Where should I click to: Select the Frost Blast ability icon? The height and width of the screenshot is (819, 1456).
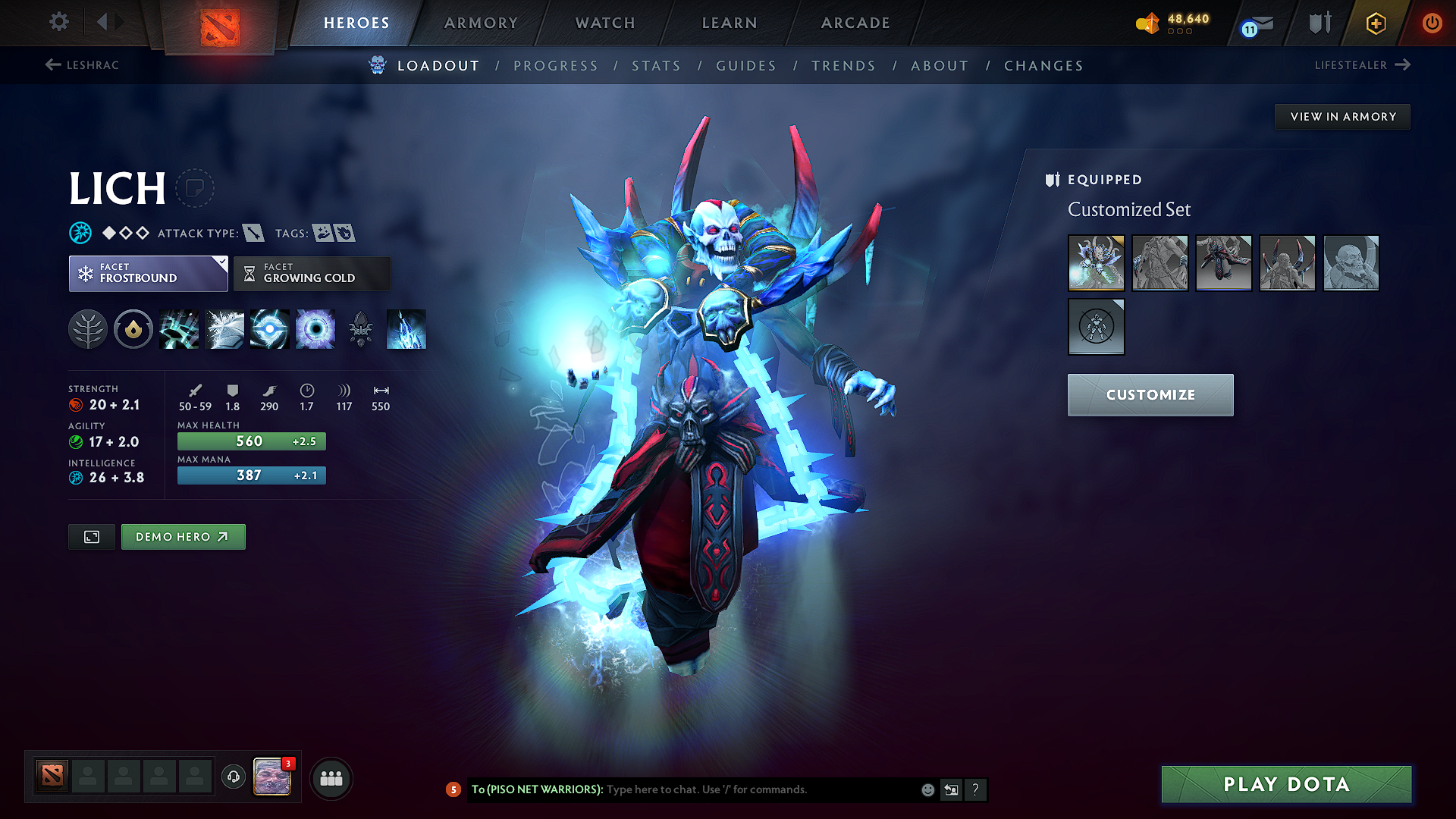[180, 329]
